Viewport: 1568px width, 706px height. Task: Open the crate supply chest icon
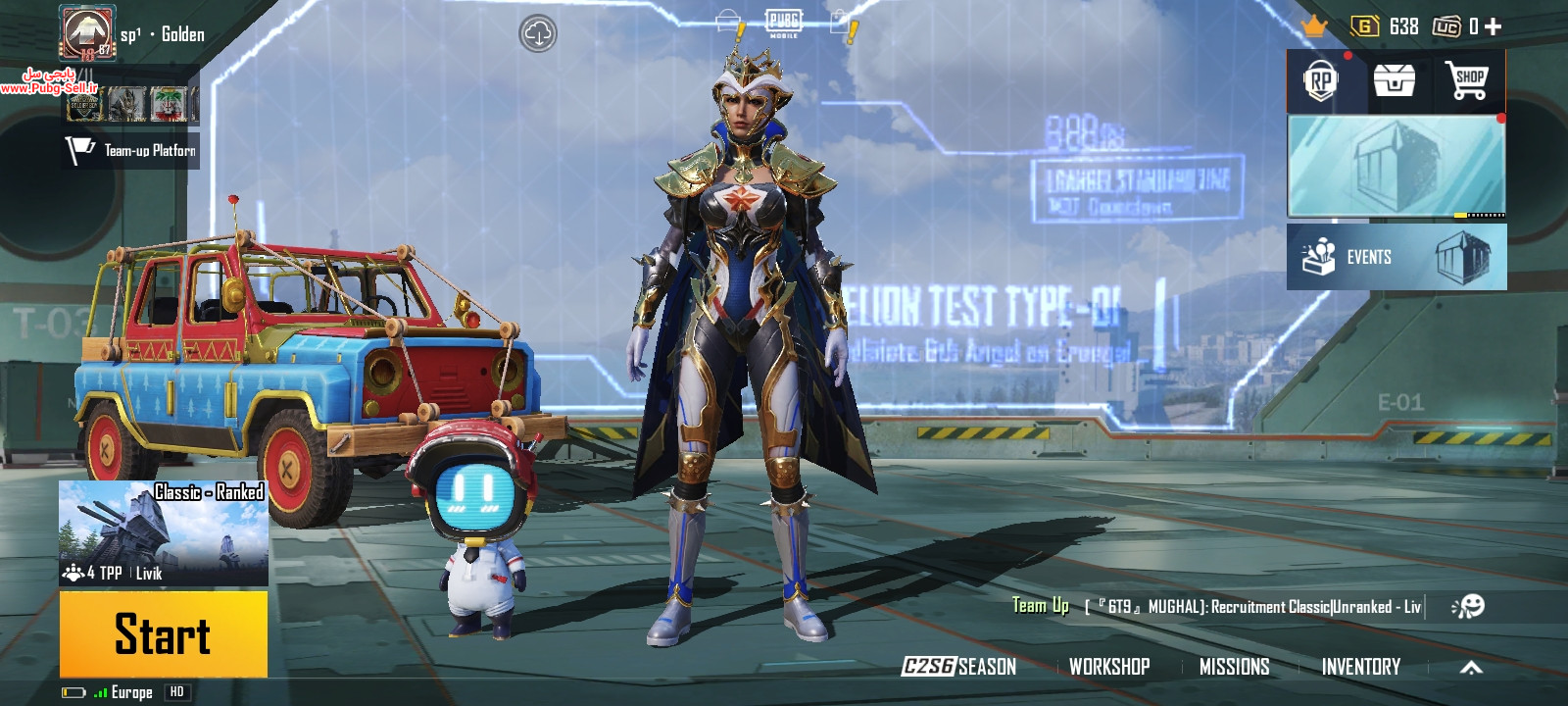[1394, 80]
